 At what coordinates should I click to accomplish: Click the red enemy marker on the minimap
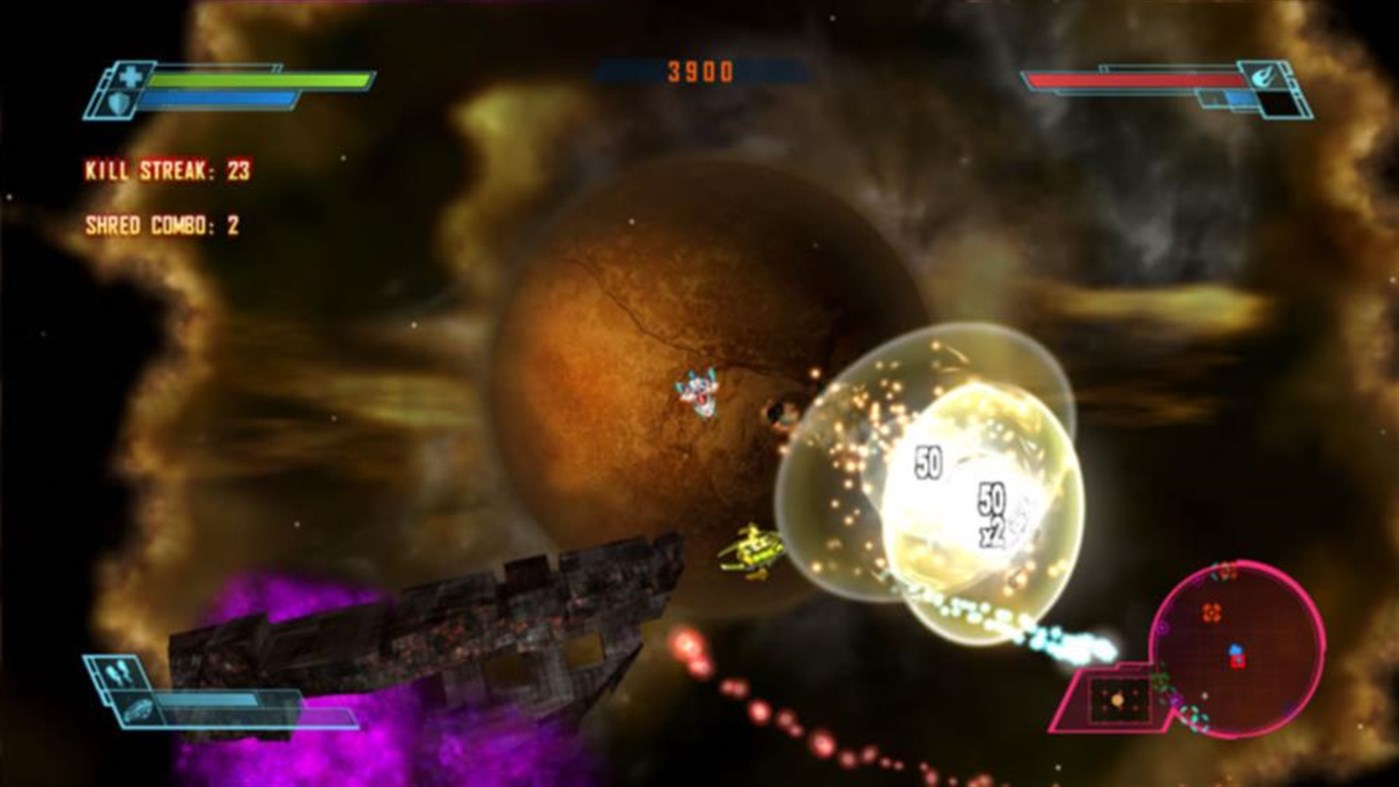(x=1238, y=660)
